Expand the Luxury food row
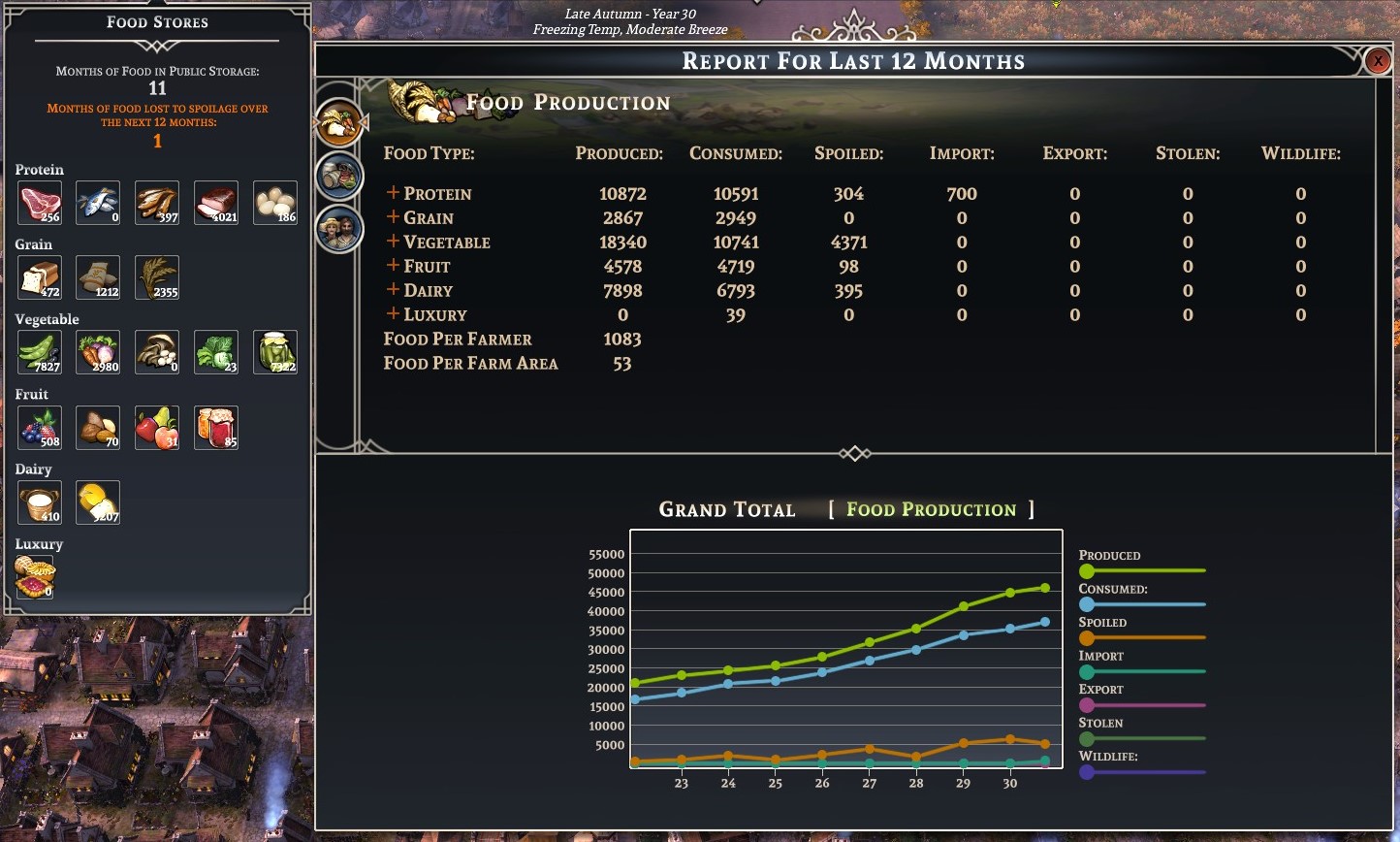1400x842 pixels. (x=393, y=314)
